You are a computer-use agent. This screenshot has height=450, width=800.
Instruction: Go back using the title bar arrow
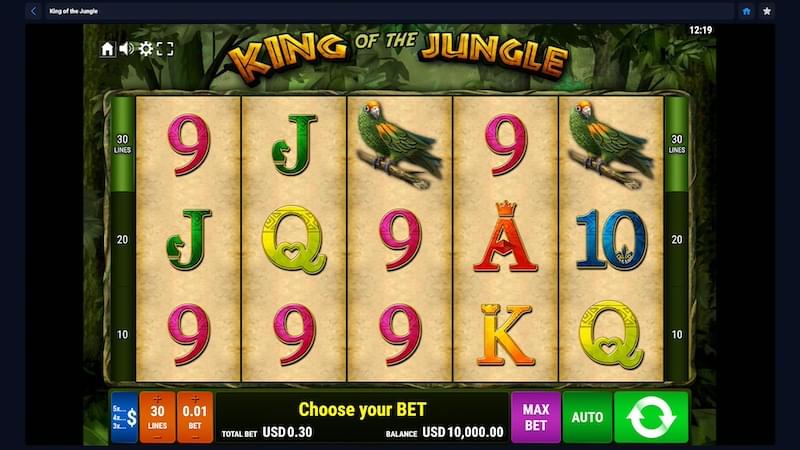pyautogui.click(x=34, y=11)
